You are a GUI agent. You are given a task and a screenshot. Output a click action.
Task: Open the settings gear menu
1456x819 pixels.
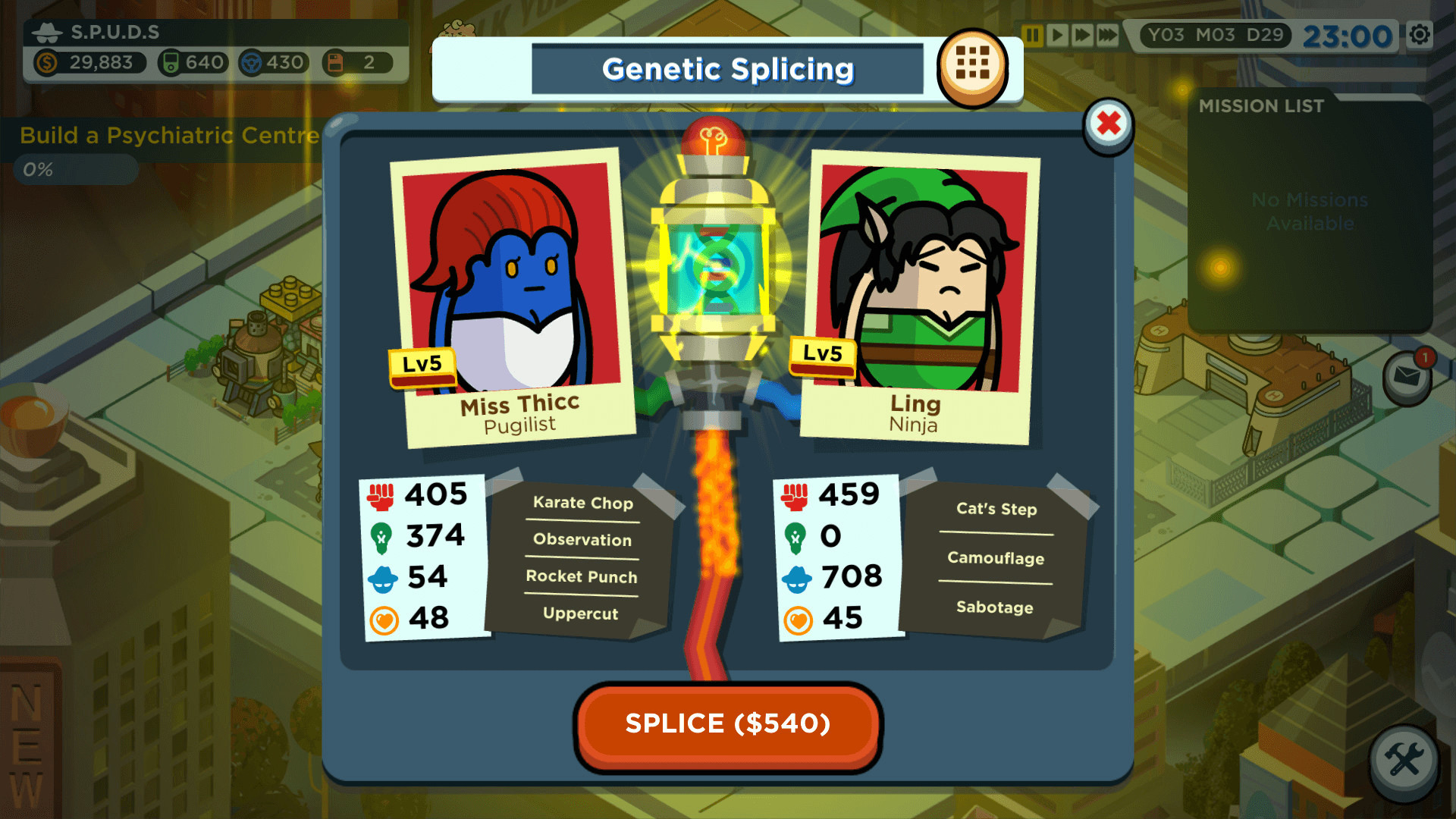[x=1421, y=33]
